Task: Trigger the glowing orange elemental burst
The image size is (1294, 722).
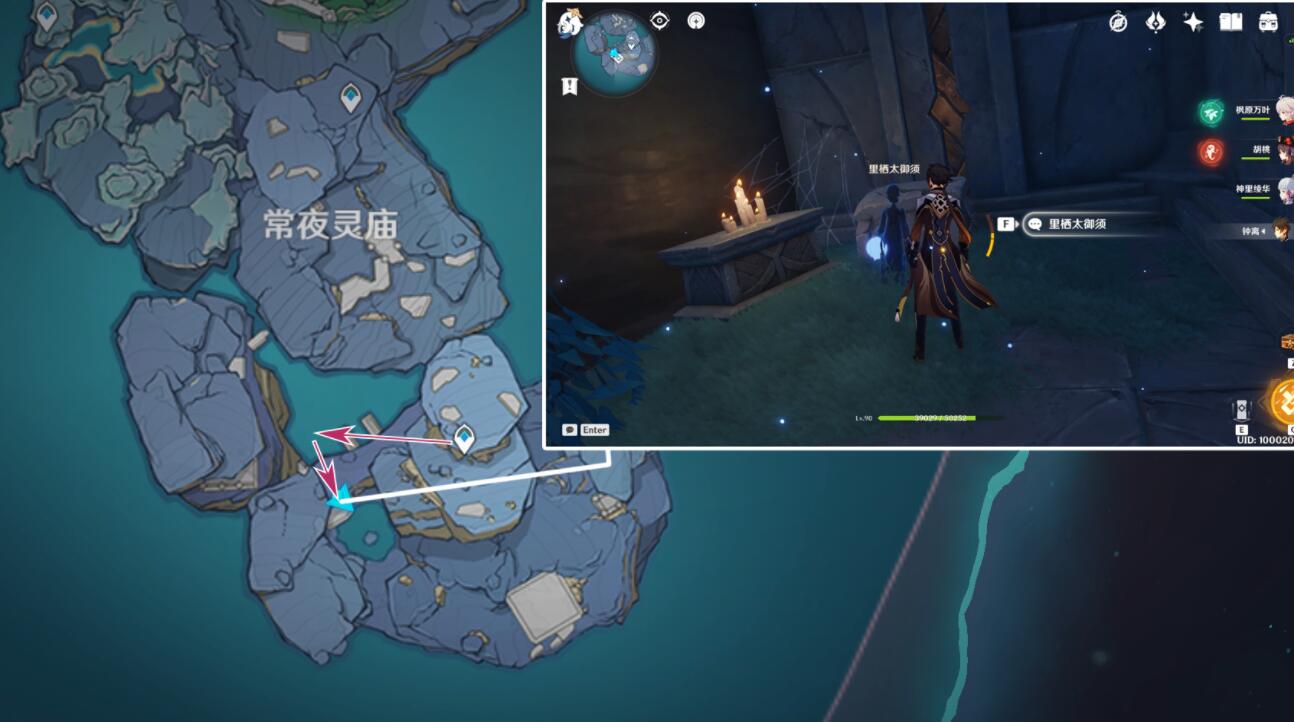Action: point(1282,402)
